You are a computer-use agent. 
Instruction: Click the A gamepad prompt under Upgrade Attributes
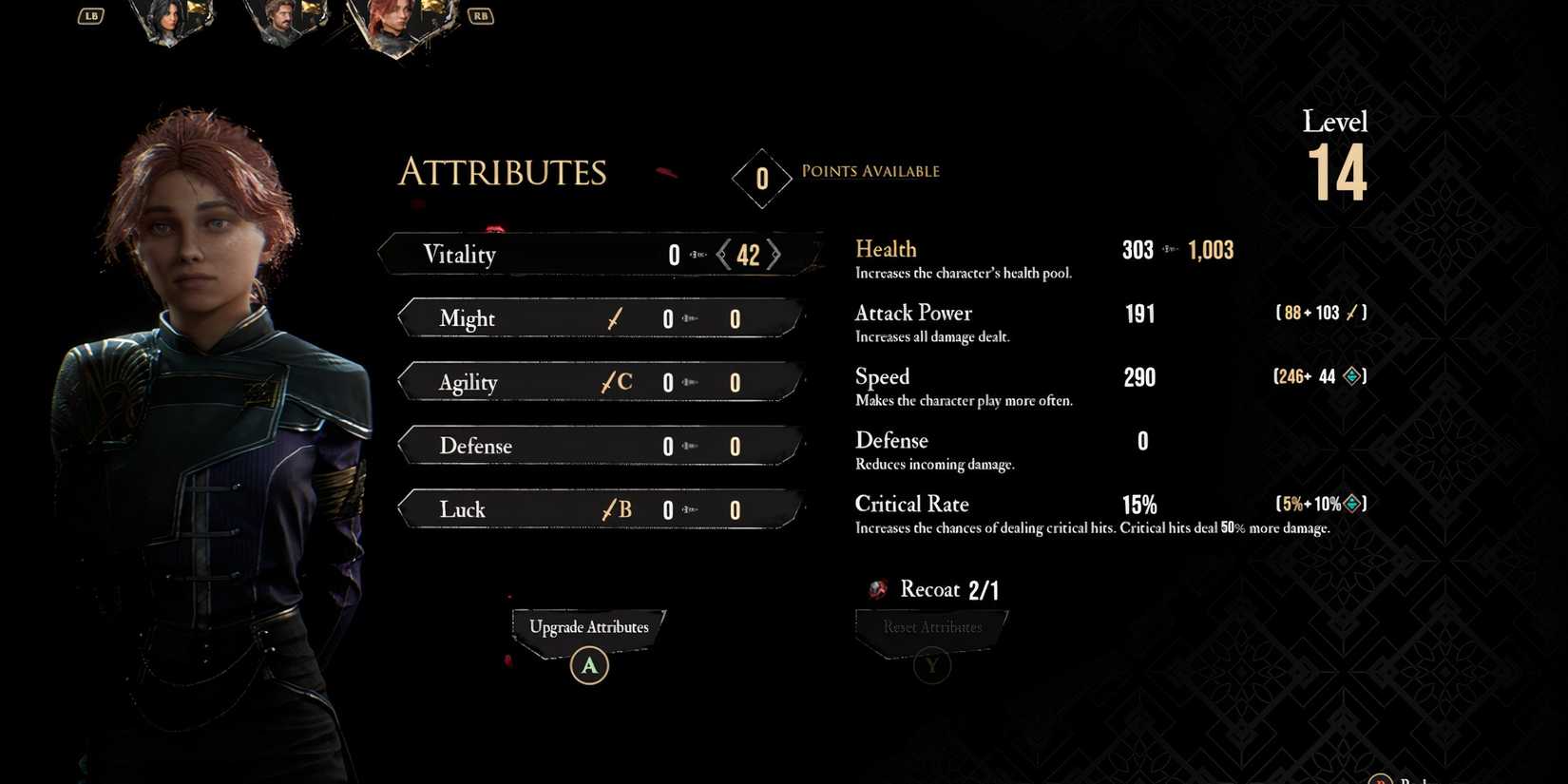click(x=589, y=665)
